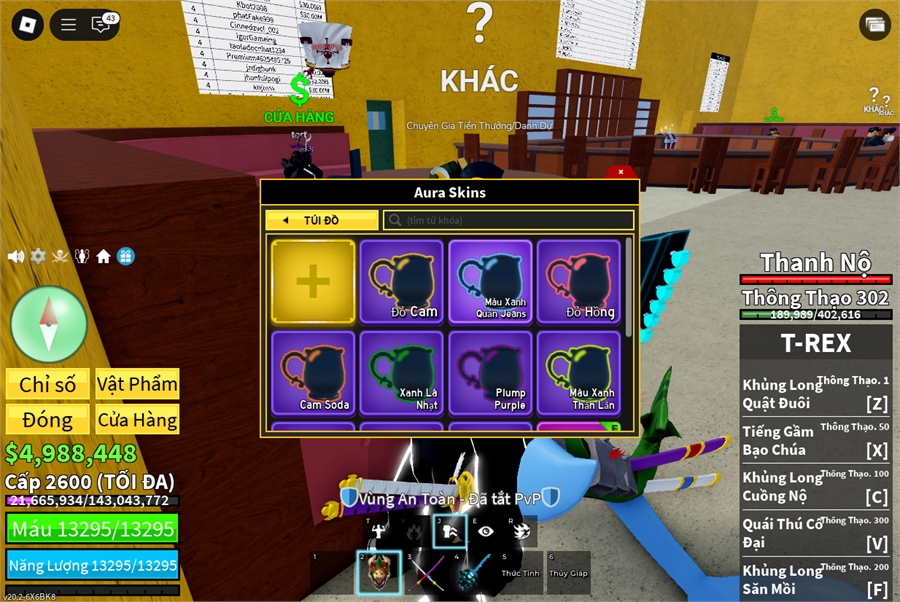Open the Roblox chat overlay
900x602 pixels.
pos(101,25)
